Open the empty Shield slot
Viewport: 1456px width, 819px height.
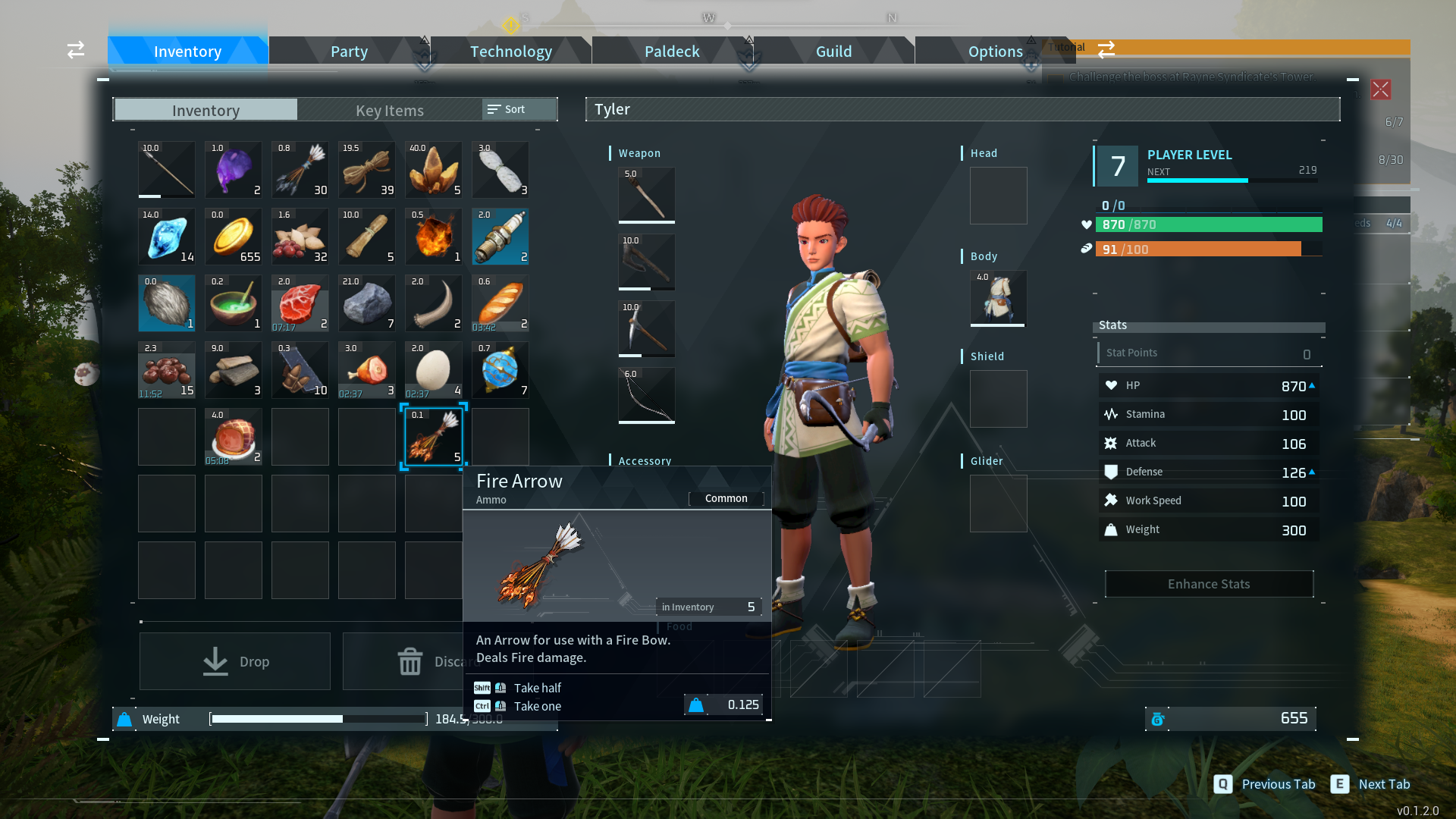pos(997,398)
